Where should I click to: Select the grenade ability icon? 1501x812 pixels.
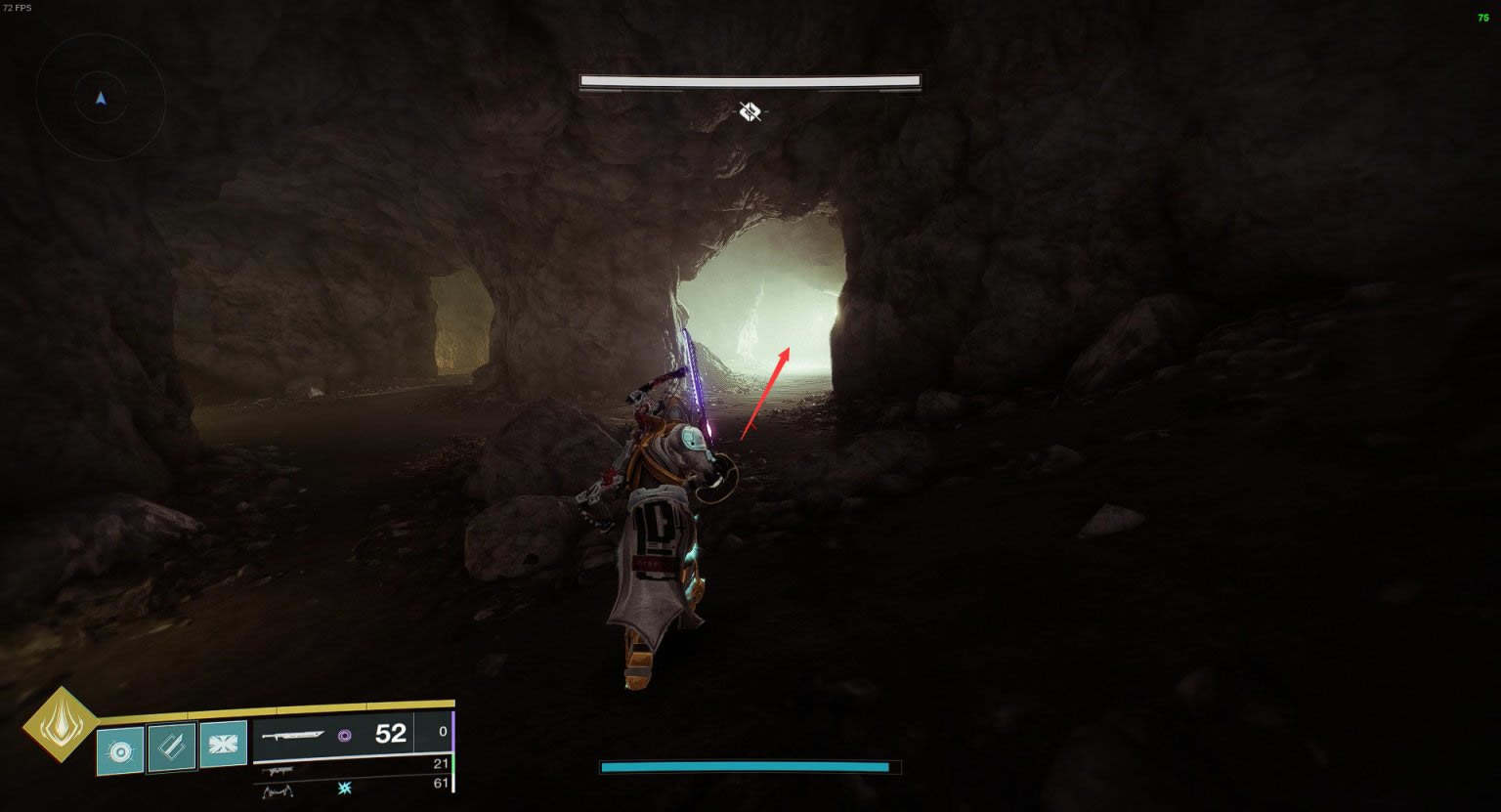pyautogui.click(x=120, y=749)
